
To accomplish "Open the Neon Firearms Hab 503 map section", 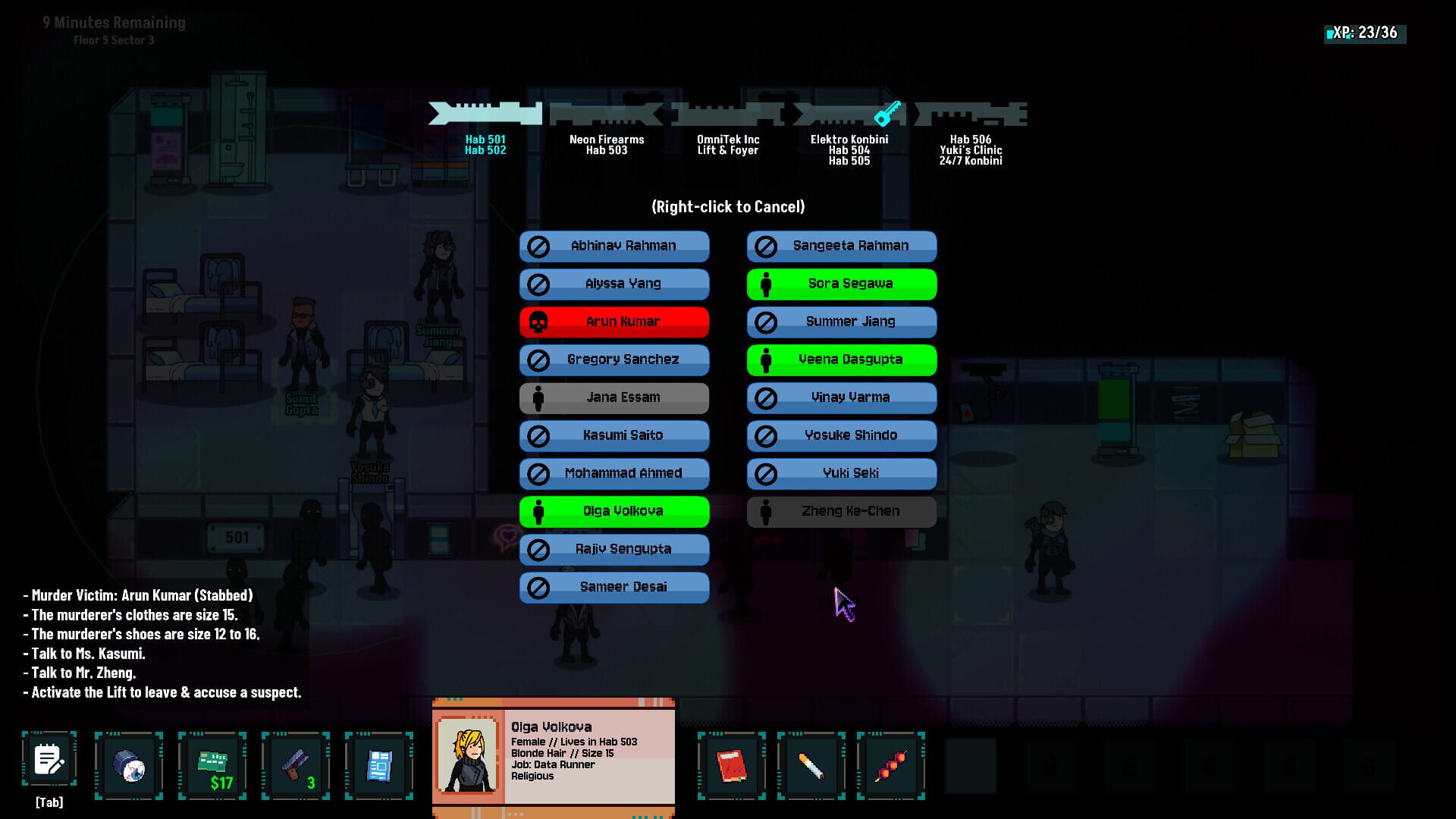I will click(606, 144).
